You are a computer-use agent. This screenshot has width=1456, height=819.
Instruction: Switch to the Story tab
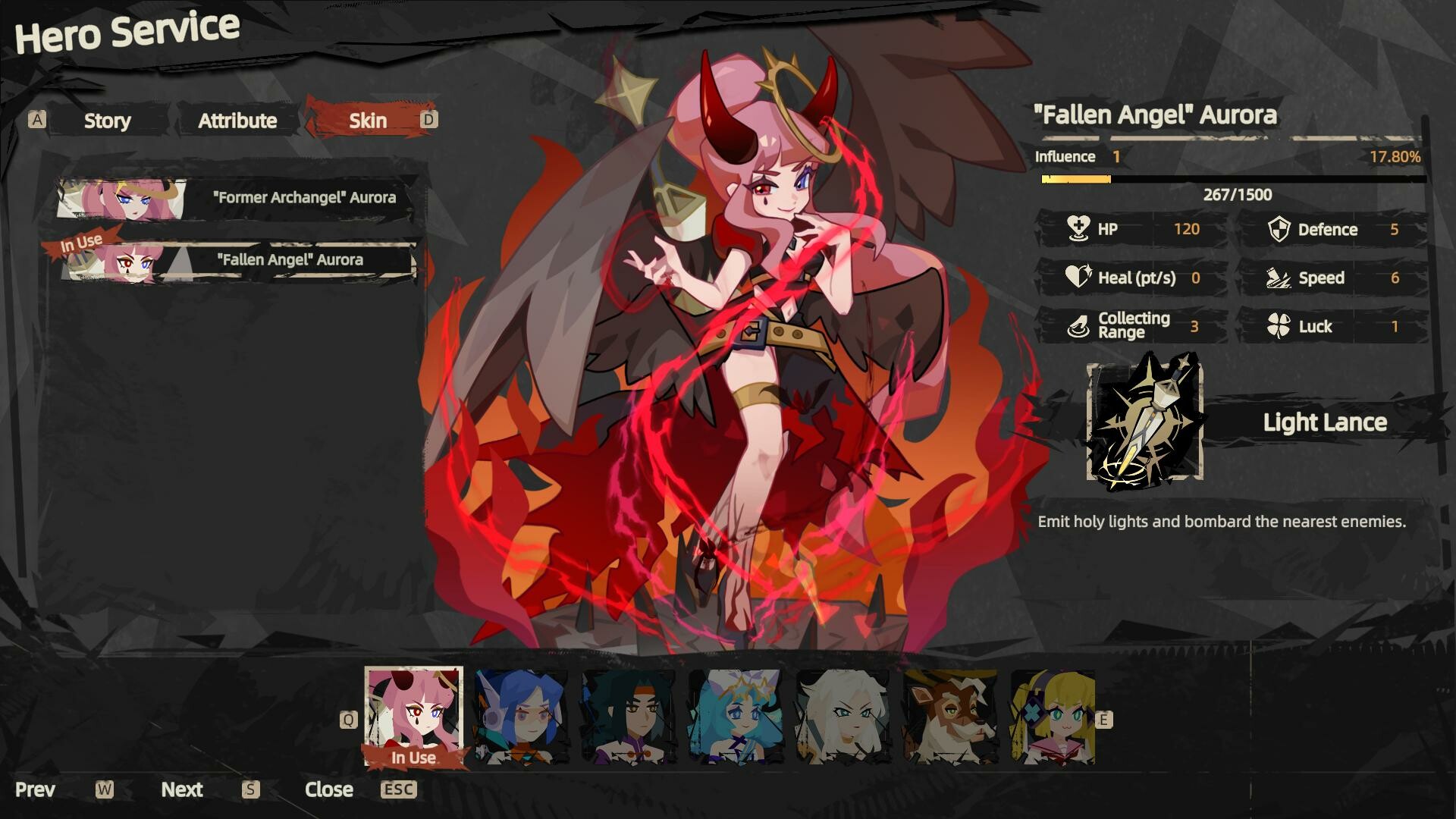107,120
